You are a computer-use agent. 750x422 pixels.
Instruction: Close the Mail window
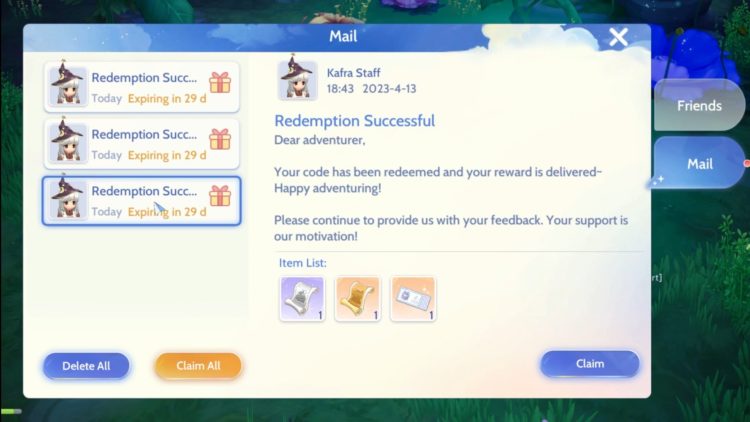point(619,38)
